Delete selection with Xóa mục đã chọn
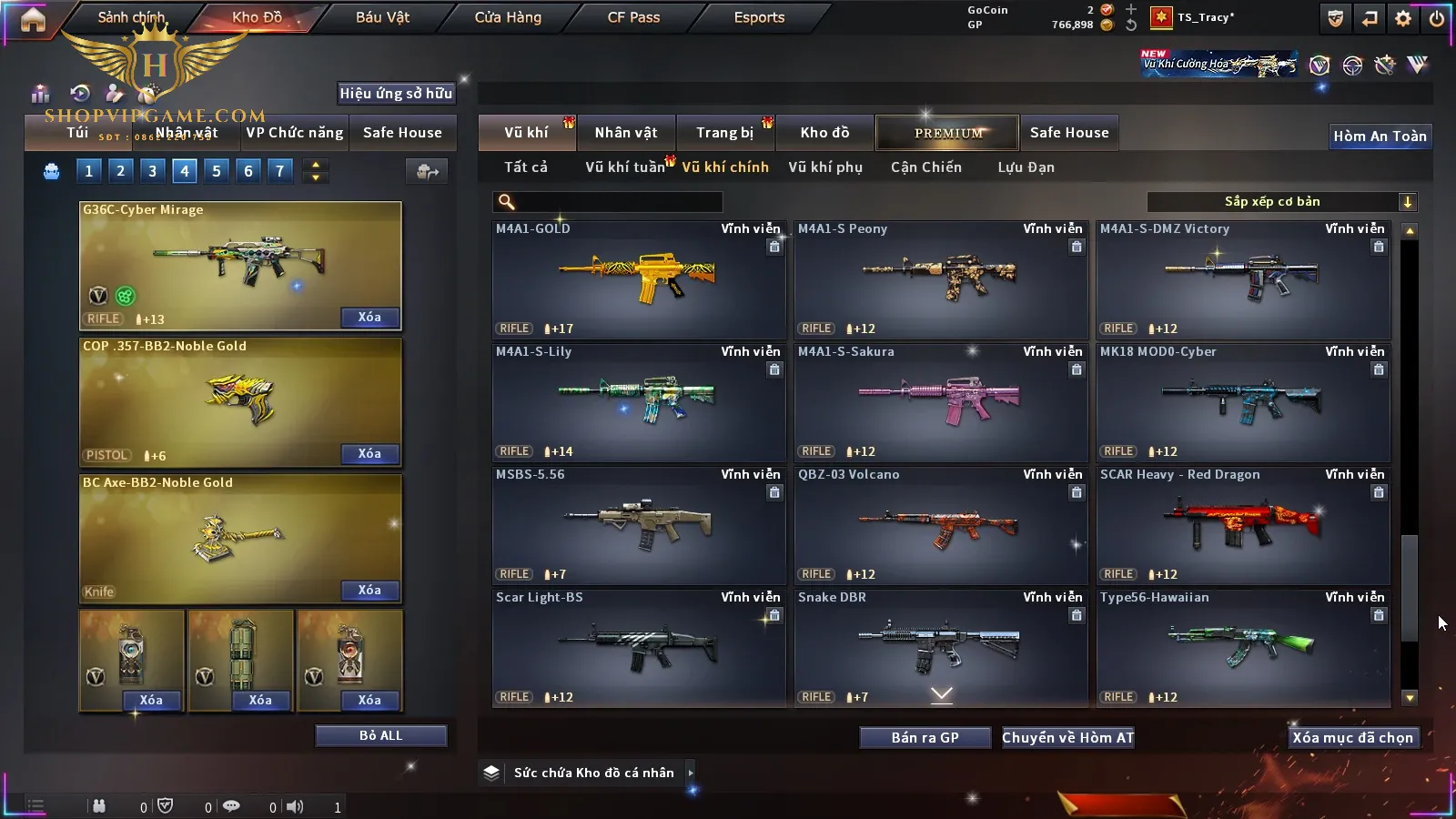This screenshot has height=819, width=1456. pos(1352,738)
